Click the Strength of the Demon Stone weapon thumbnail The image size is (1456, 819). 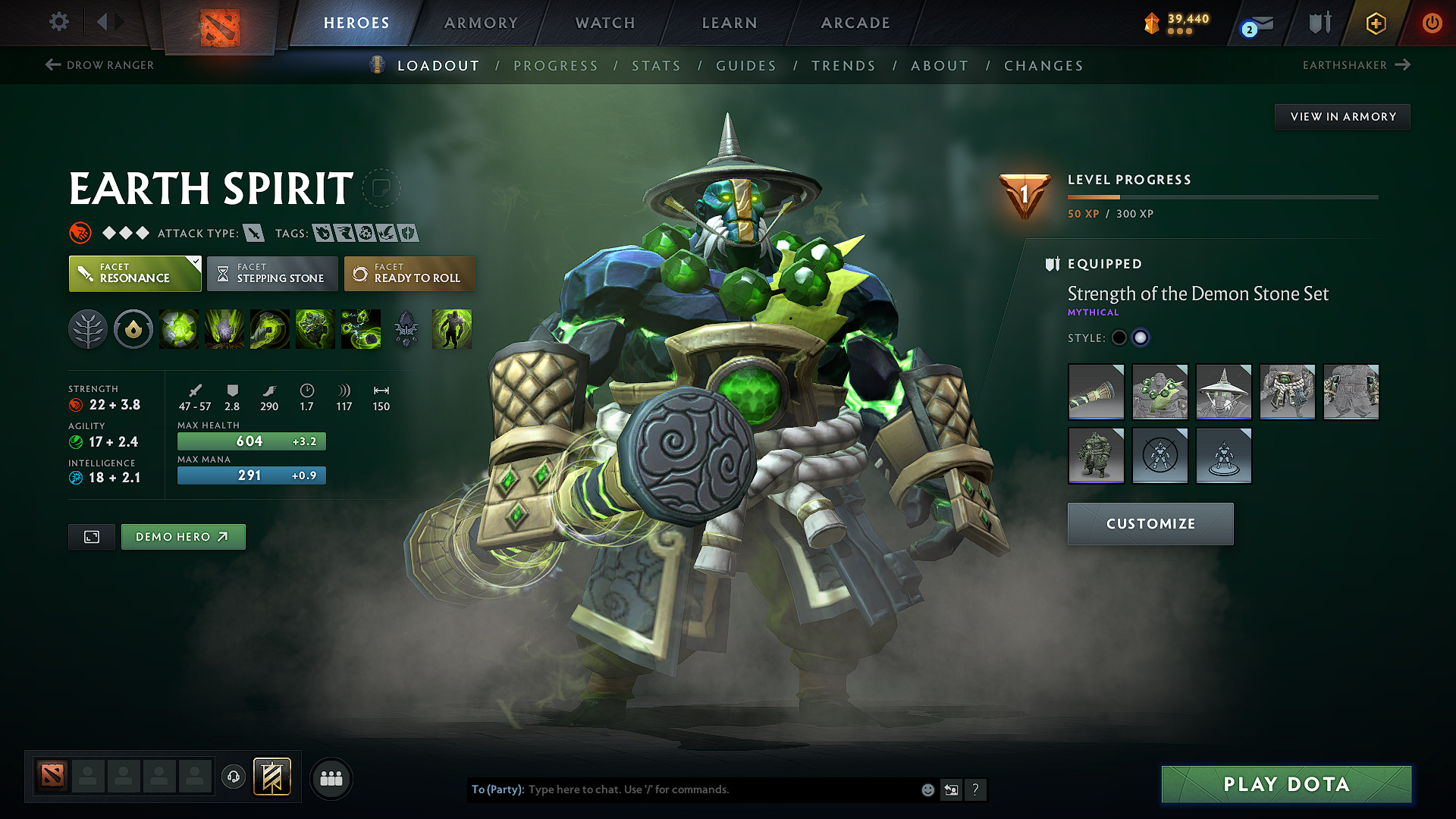1096,392
